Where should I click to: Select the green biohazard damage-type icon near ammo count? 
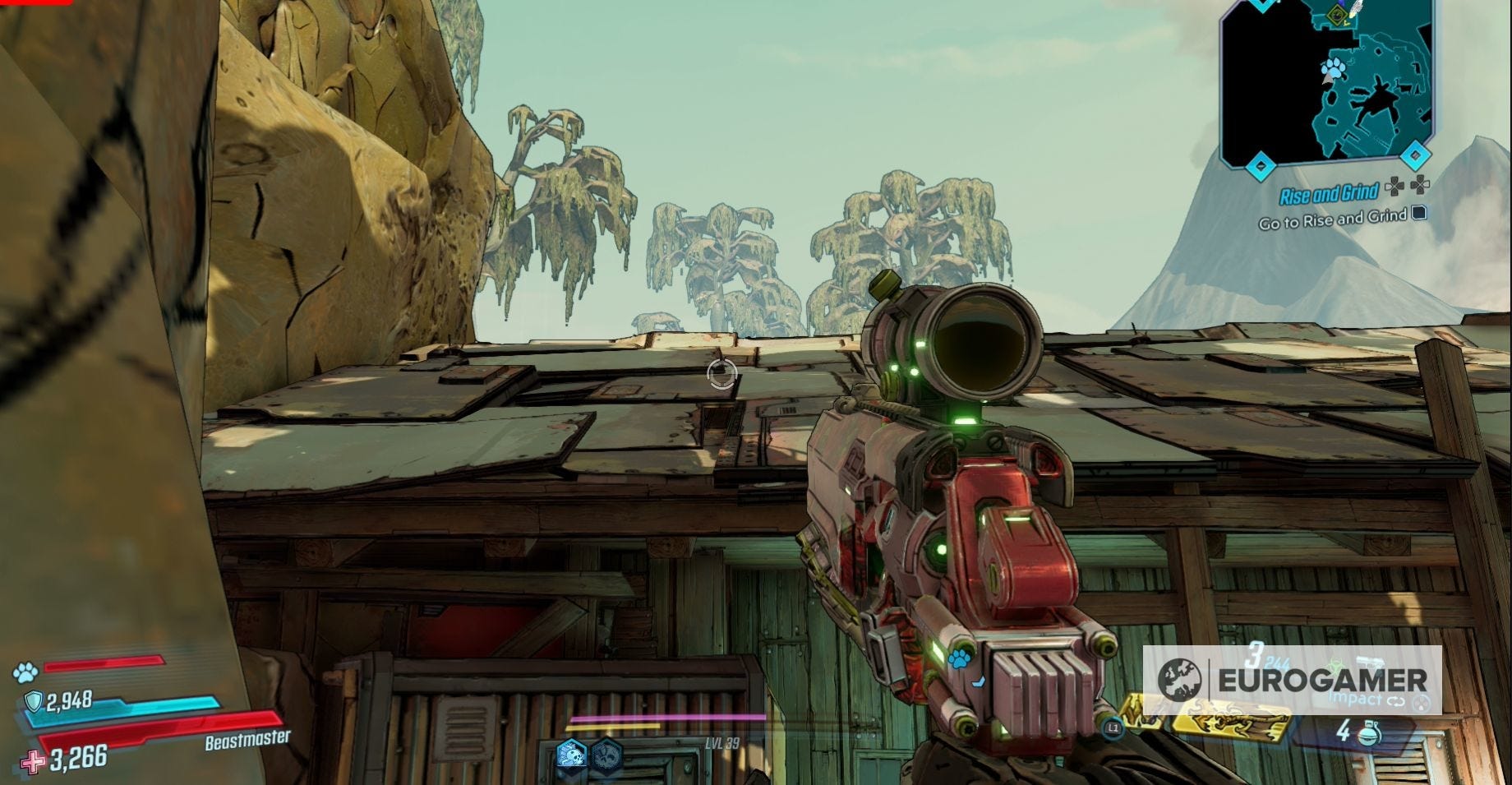coord(1337,663)
